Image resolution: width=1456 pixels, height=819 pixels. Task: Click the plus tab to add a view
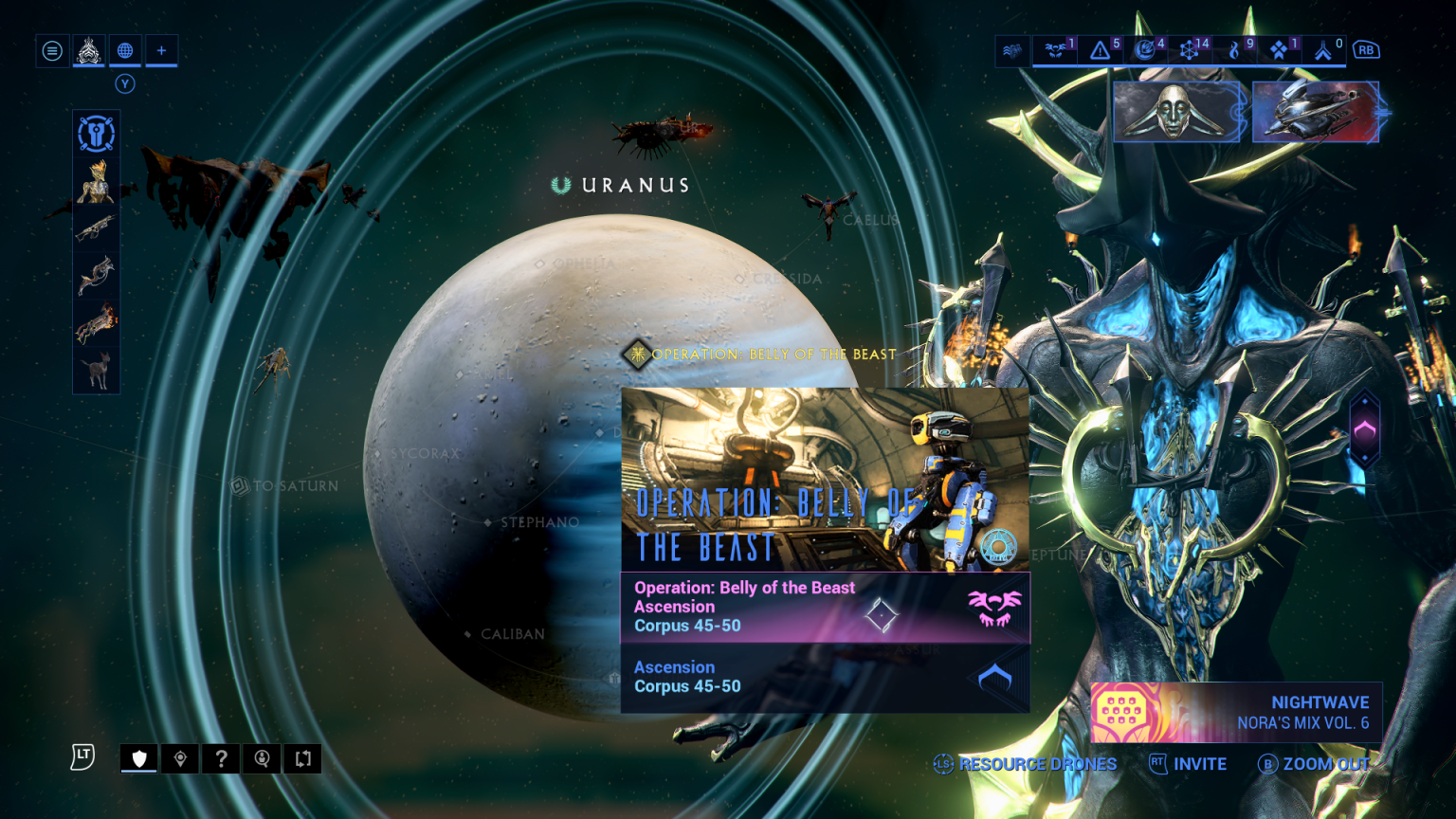160,50
